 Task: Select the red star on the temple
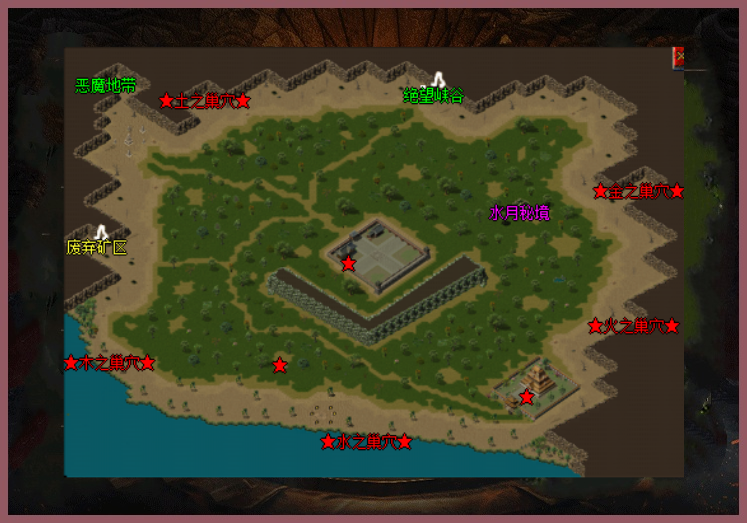pos(527,397)
